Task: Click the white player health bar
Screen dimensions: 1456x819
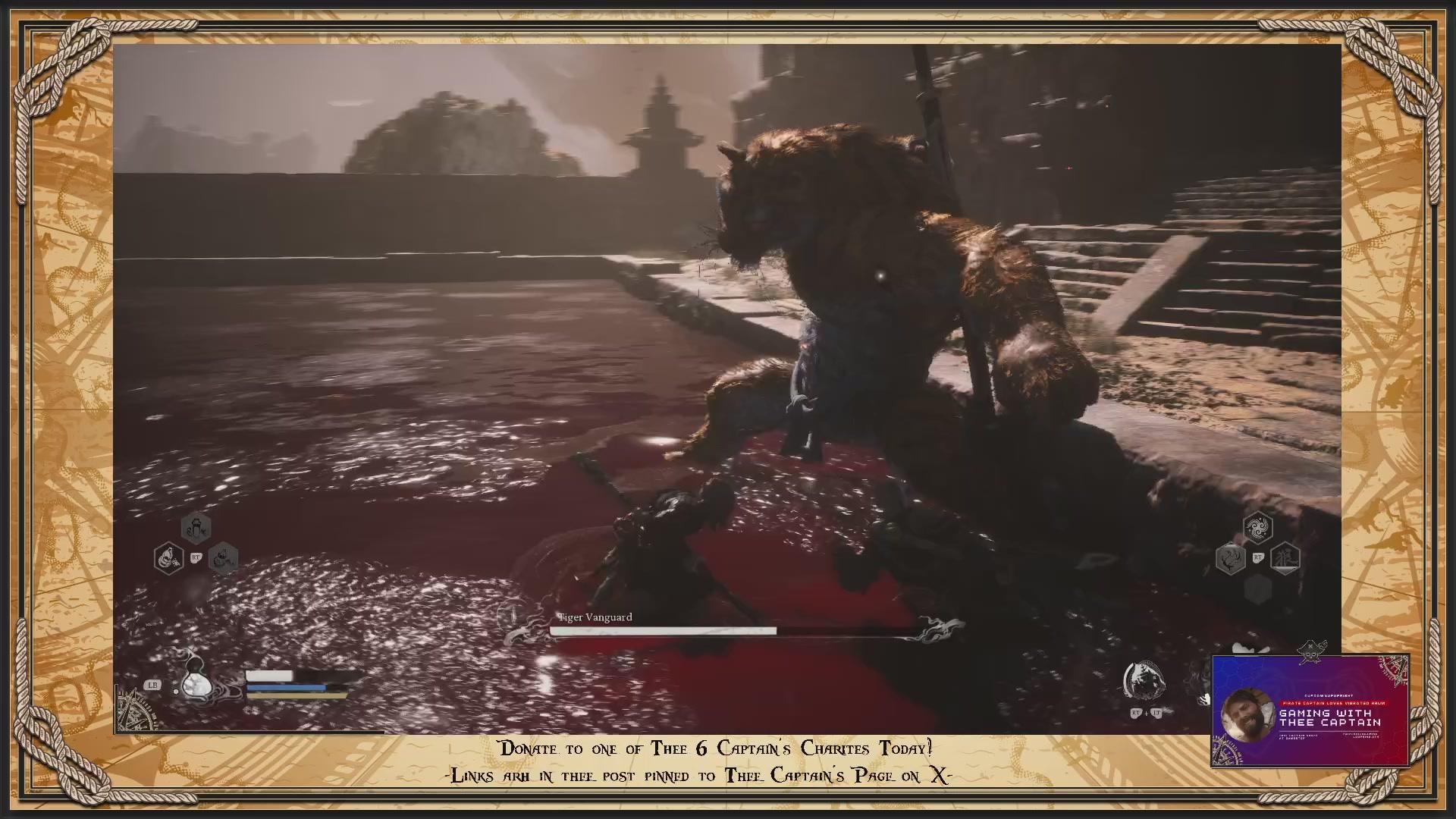Action: (x=269, y=676)
